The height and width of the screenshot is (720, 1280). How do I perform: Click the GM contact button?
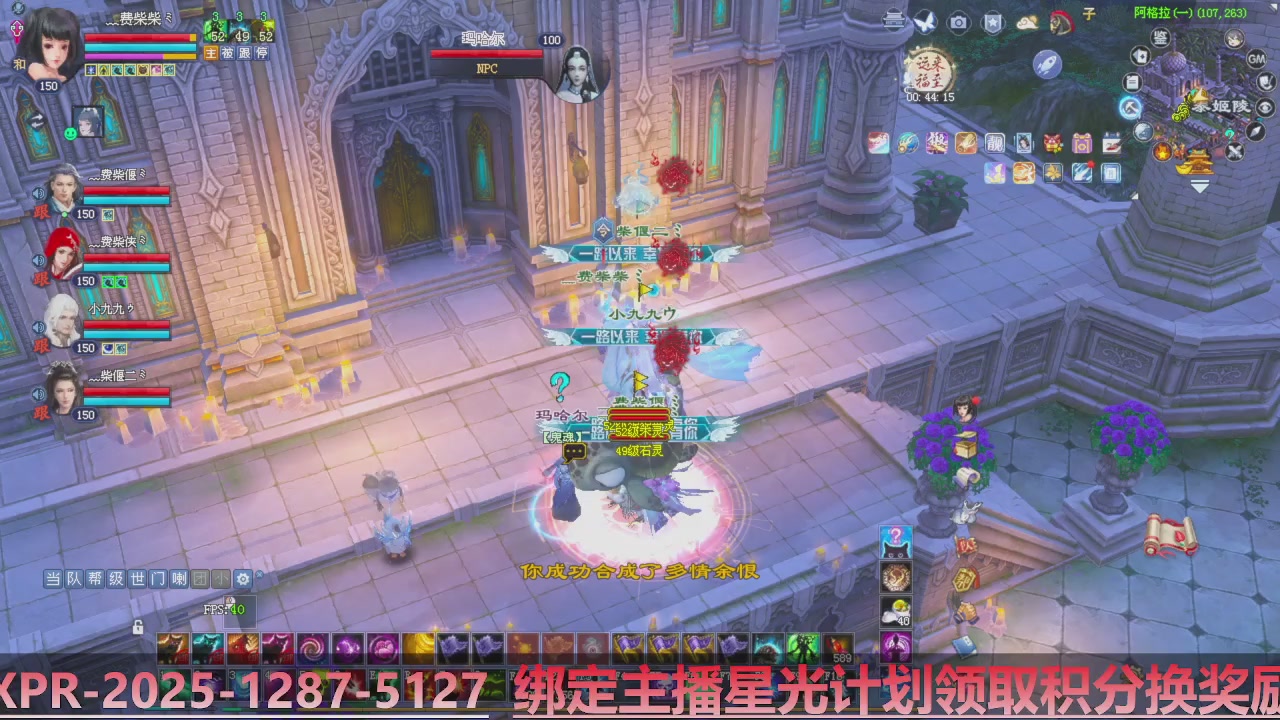point(1257,60)
